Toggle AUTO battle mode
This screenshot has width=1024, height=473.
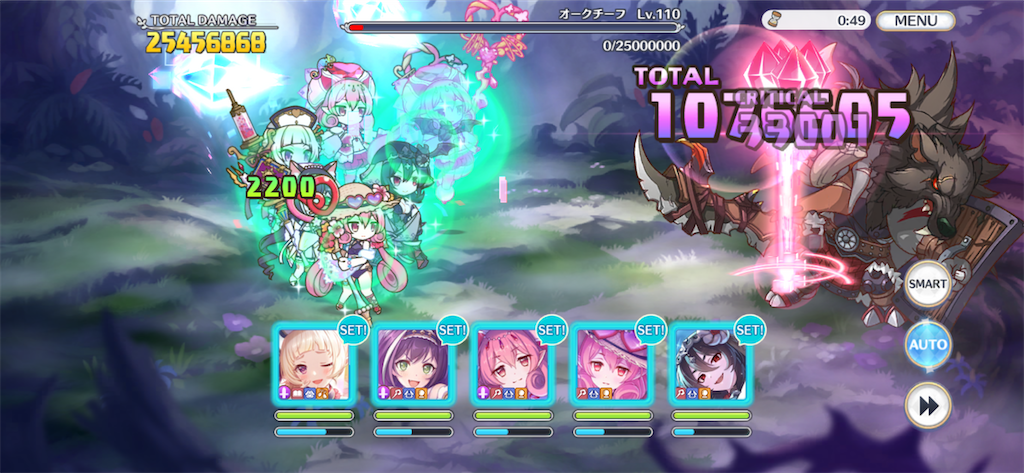[927, 345]
